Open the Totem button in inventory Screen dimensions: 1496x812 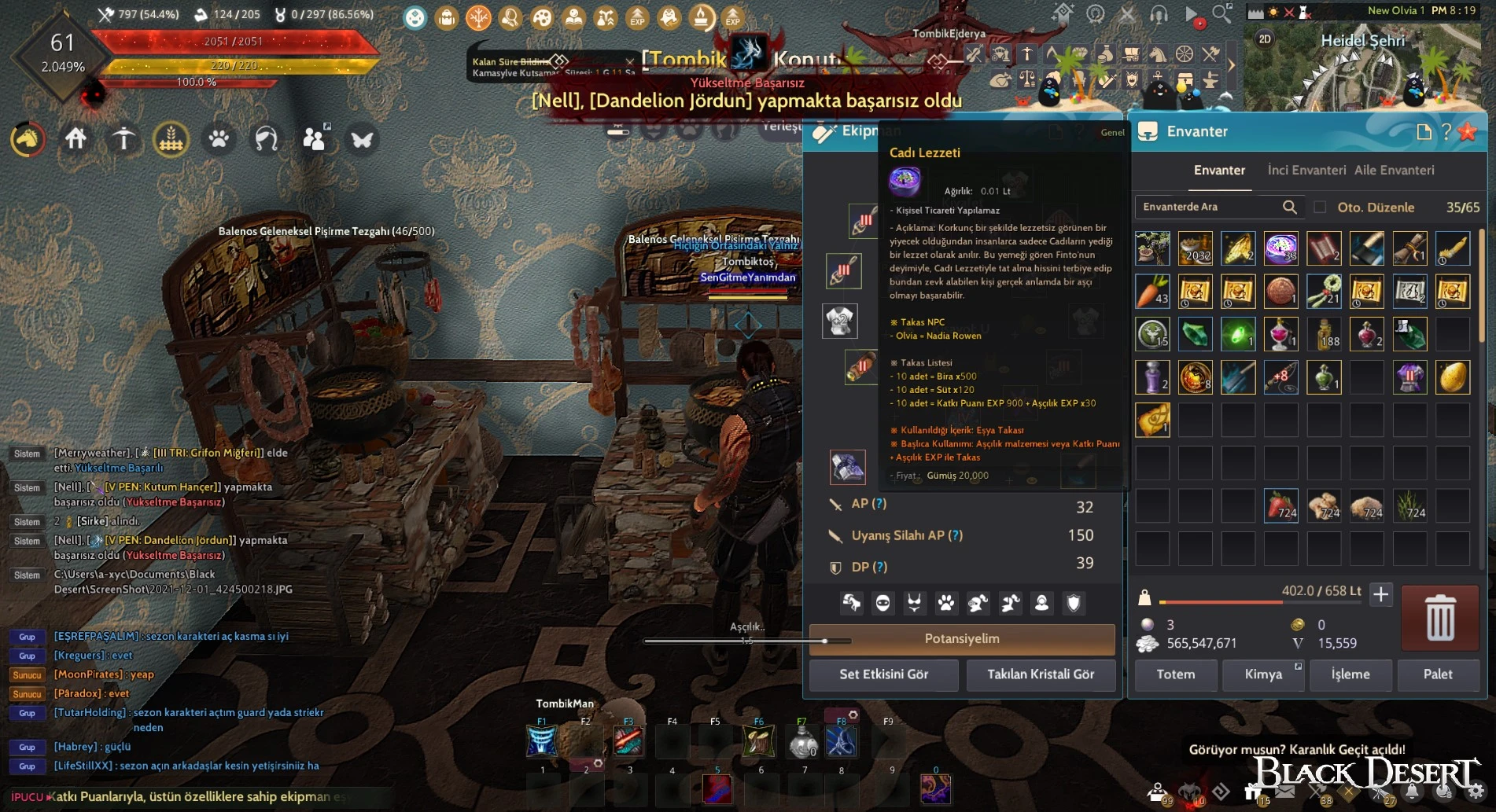[1175, 674]
